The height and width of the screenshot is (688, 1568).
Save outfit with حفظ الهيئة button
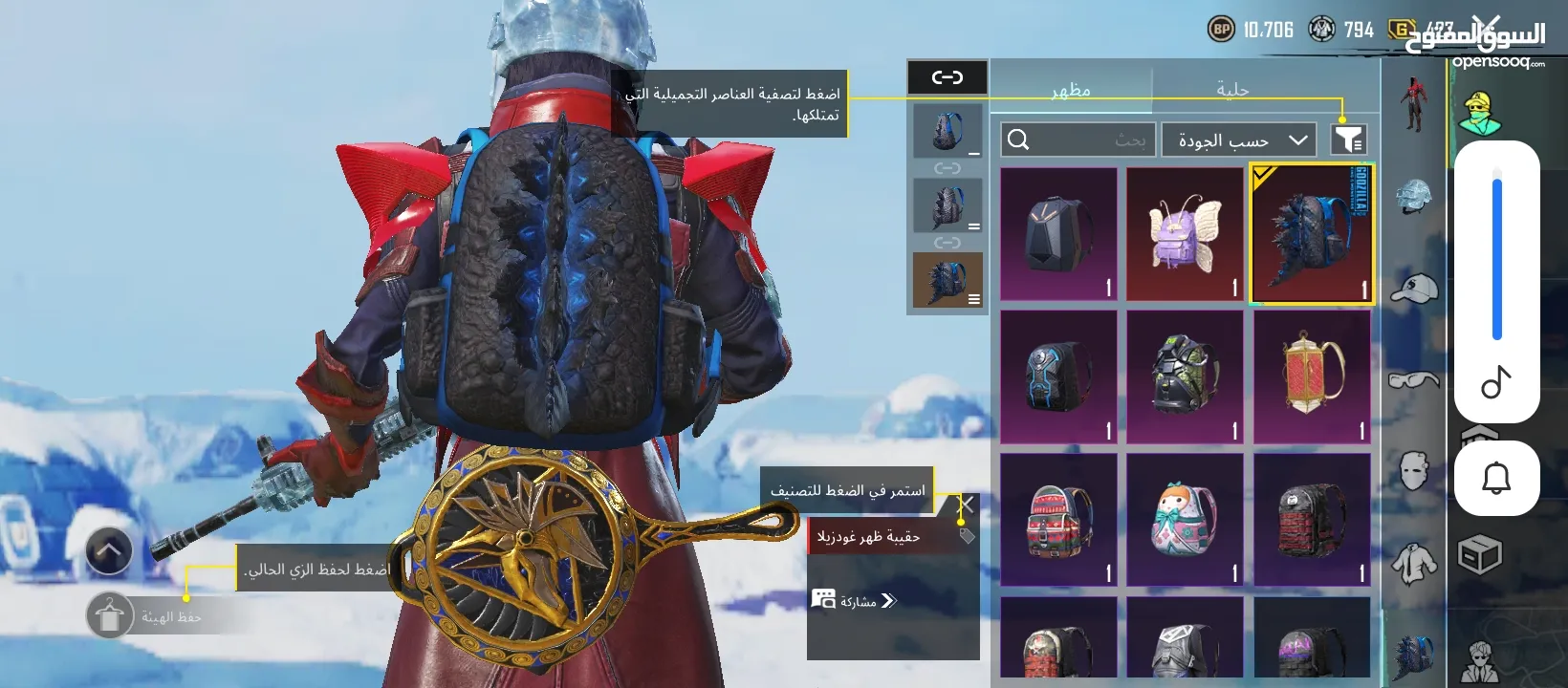coord(111,616)
